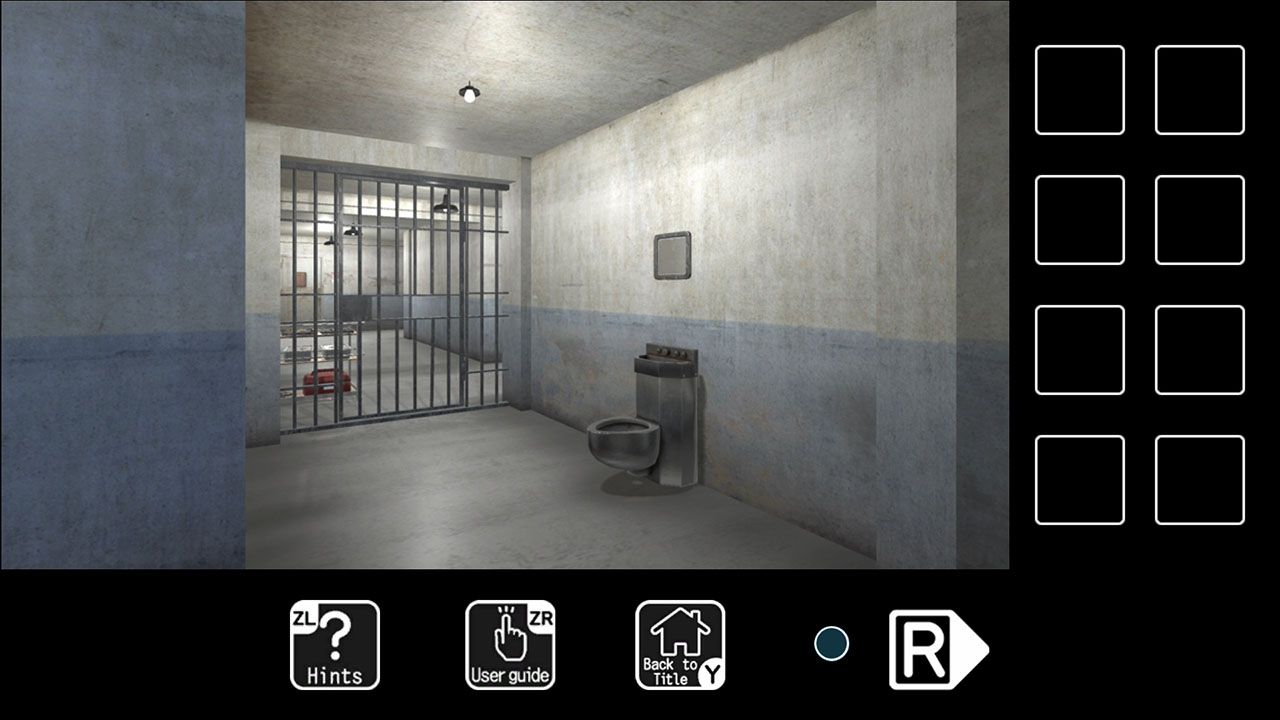The width and height of the screenshot is (1280, 720).
Task: Inspect the stainless steel toilet
Action: (621, 440)
